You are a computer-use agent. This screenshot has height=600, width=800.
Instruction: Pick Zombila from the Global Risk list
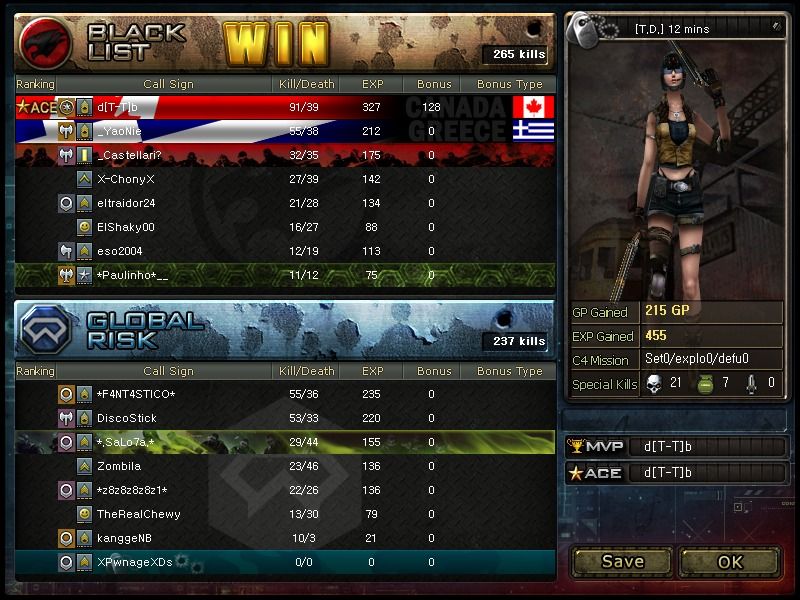[119, 466]
